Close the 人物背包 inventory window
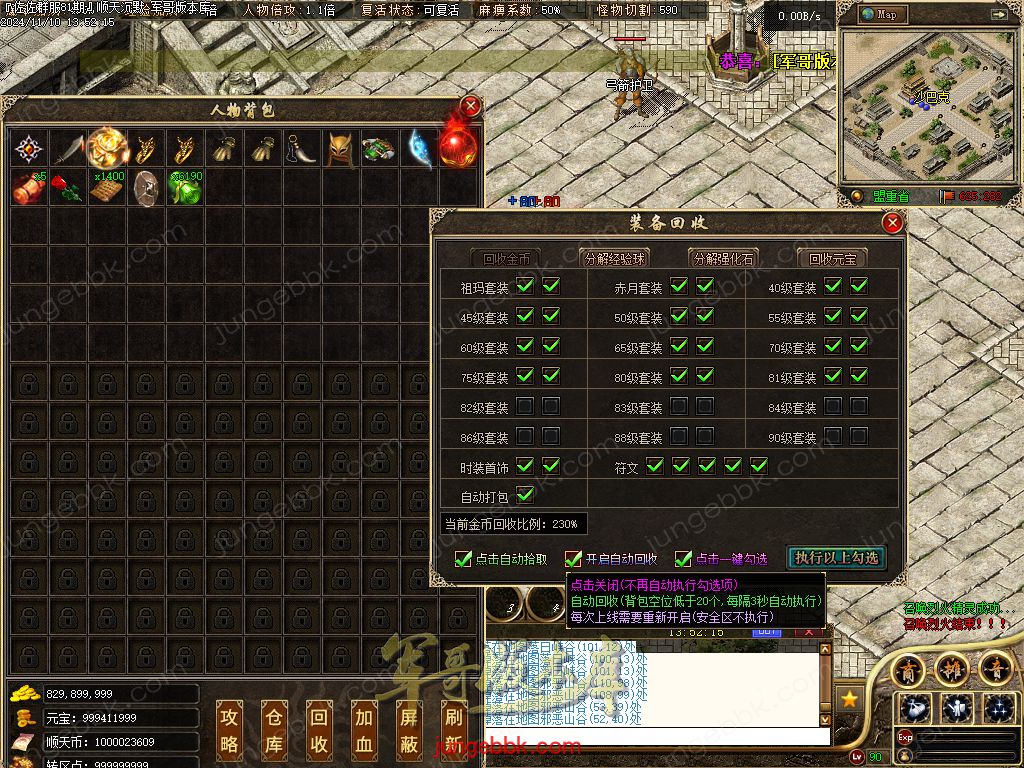This screenshot has width=1024, height=768. point(471,106)
